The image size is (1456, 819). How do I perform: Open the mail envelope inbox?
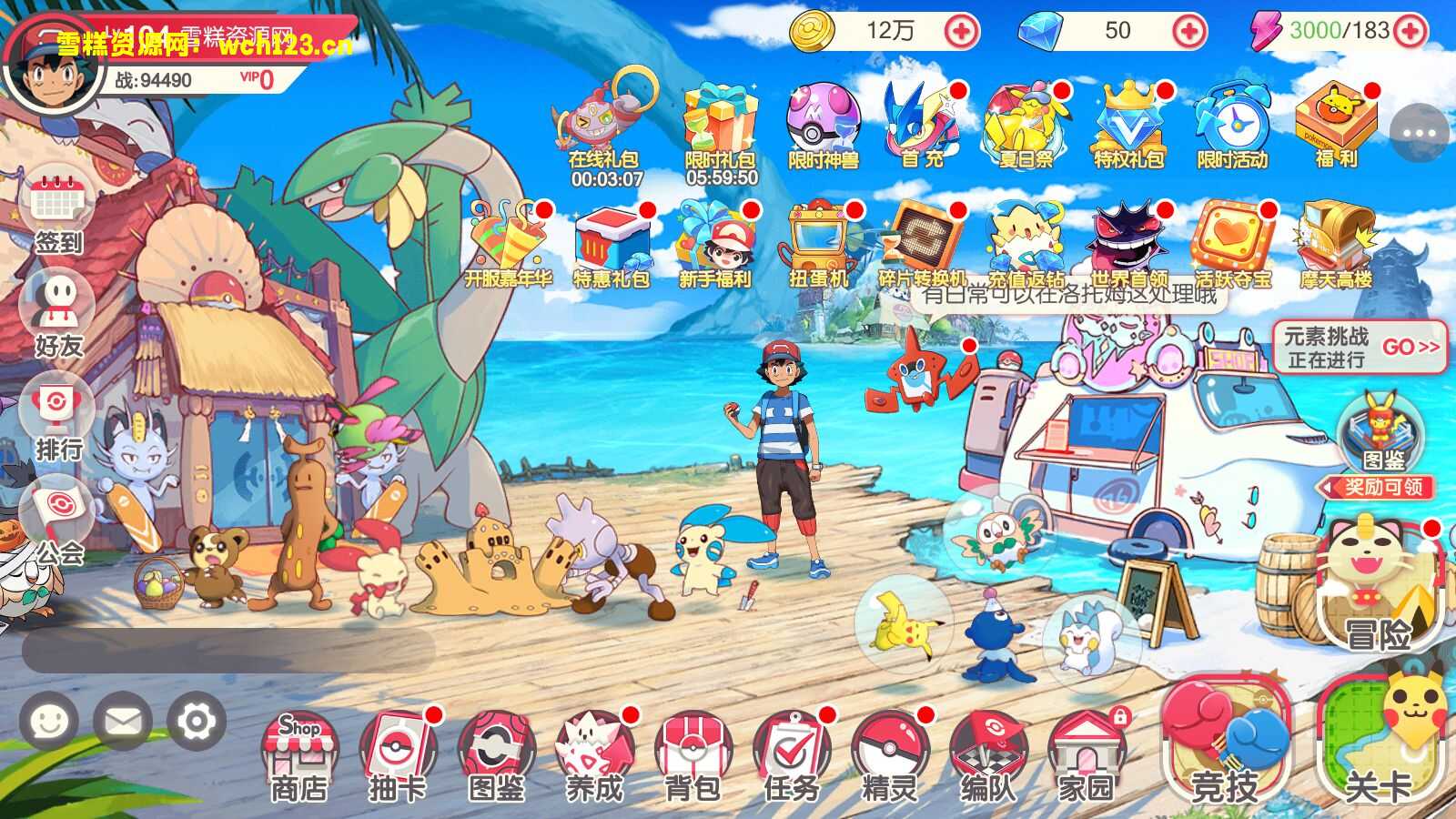point(123,723)
